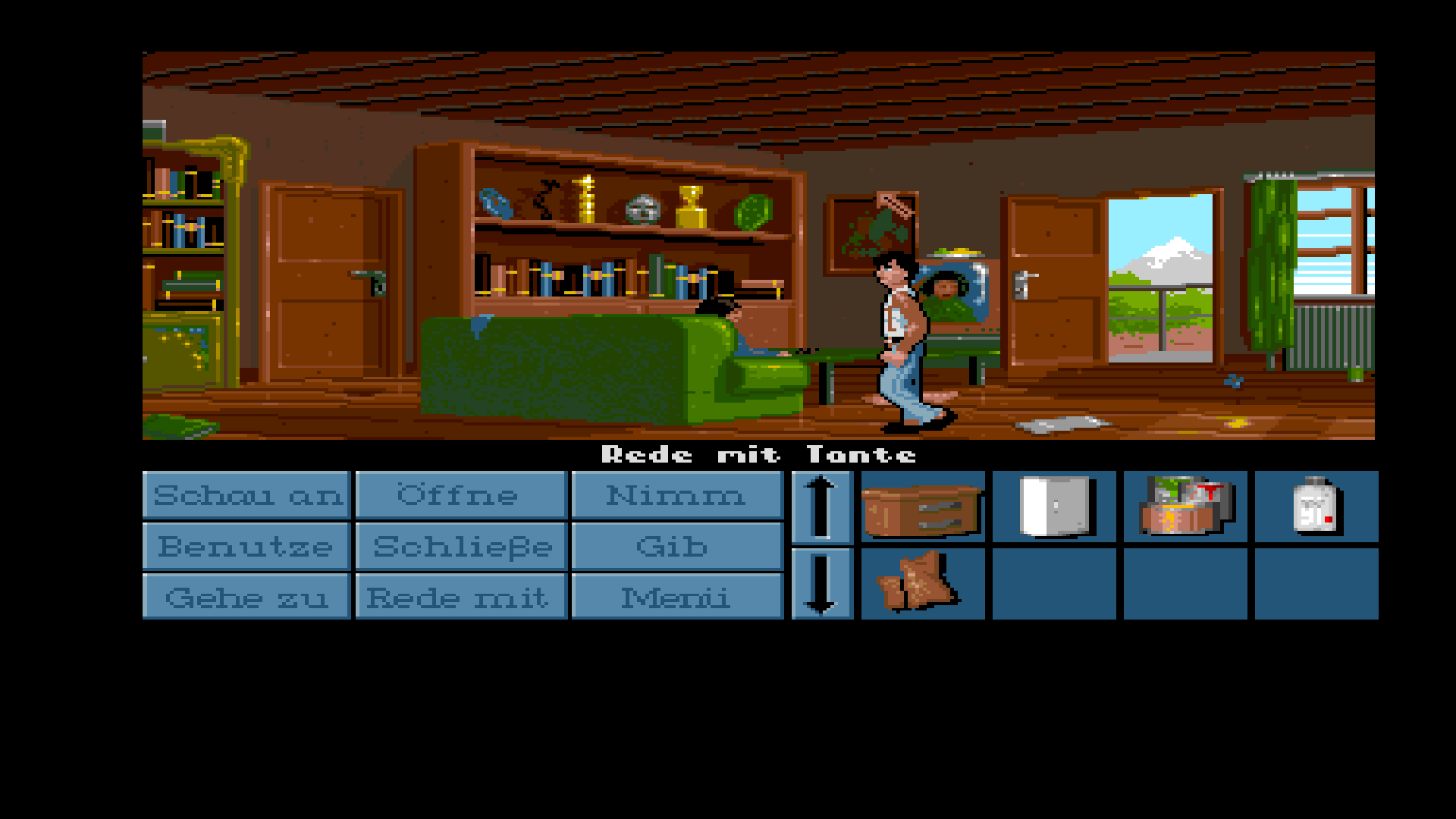Image resolution: width=1456 pixels, height=819 pixels.
Task: Select the wooden drawer chest inventory item
Action: [x=923, y=507]
